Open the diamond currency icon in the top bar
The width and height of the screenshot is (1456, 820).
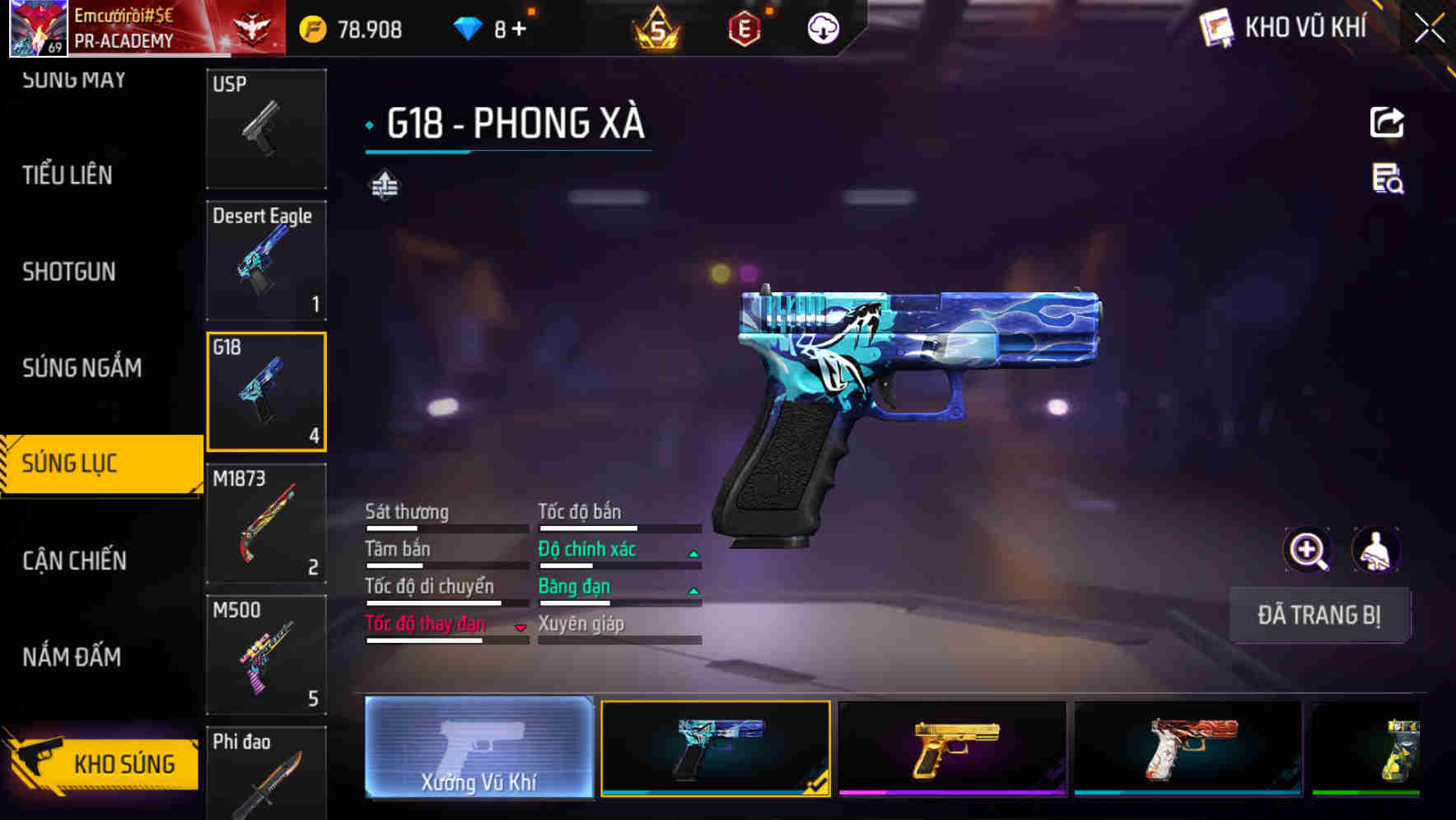click(x=468, y=27)
